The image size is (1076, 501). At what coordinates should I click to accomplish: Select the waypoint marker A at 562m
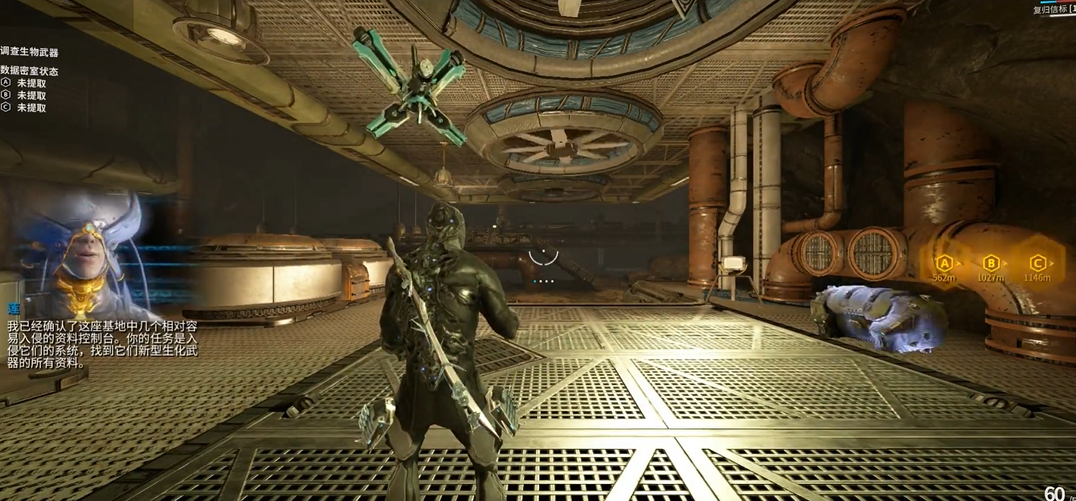(x=943, y=263)
